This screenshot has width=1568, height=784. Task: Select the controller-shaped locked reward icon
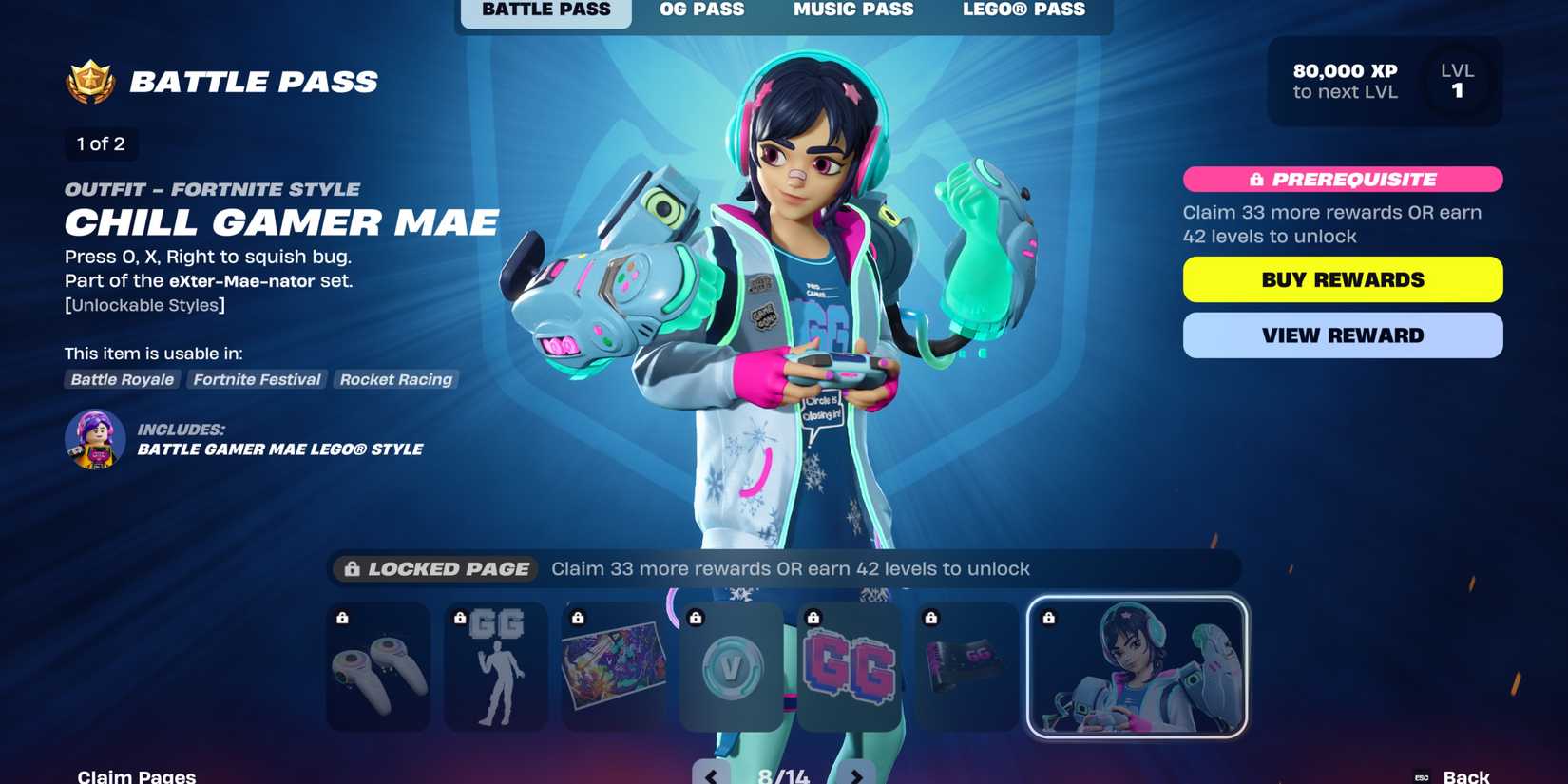point(377,668)
